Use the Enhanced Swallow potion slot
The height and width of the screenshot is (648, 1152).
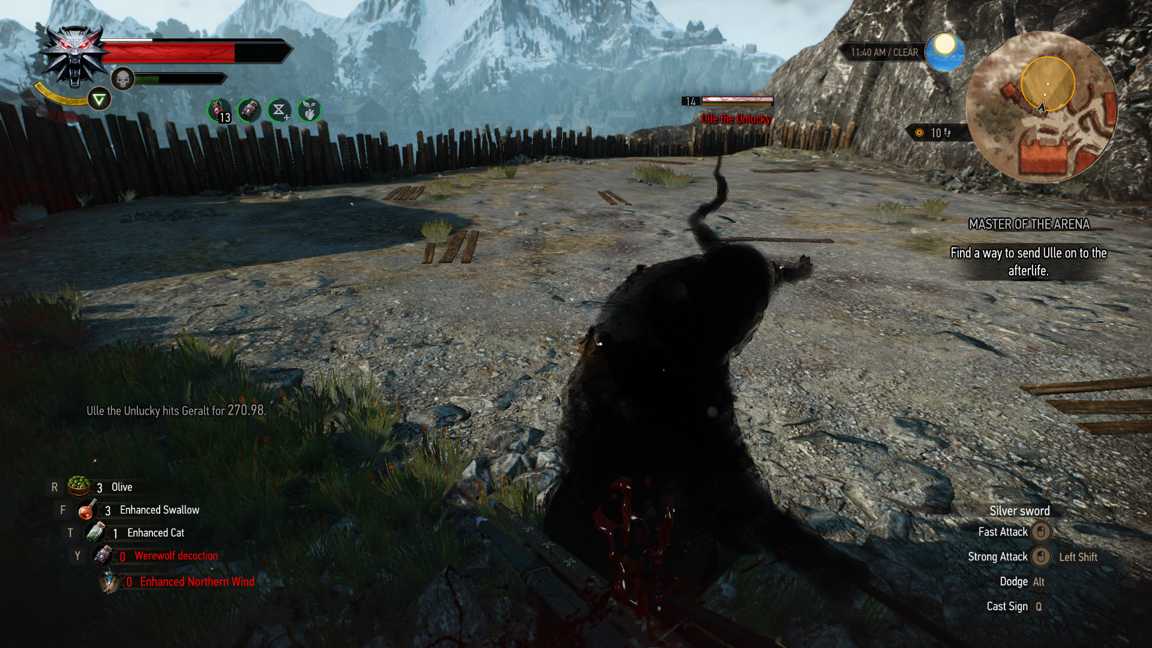(88, 510)
